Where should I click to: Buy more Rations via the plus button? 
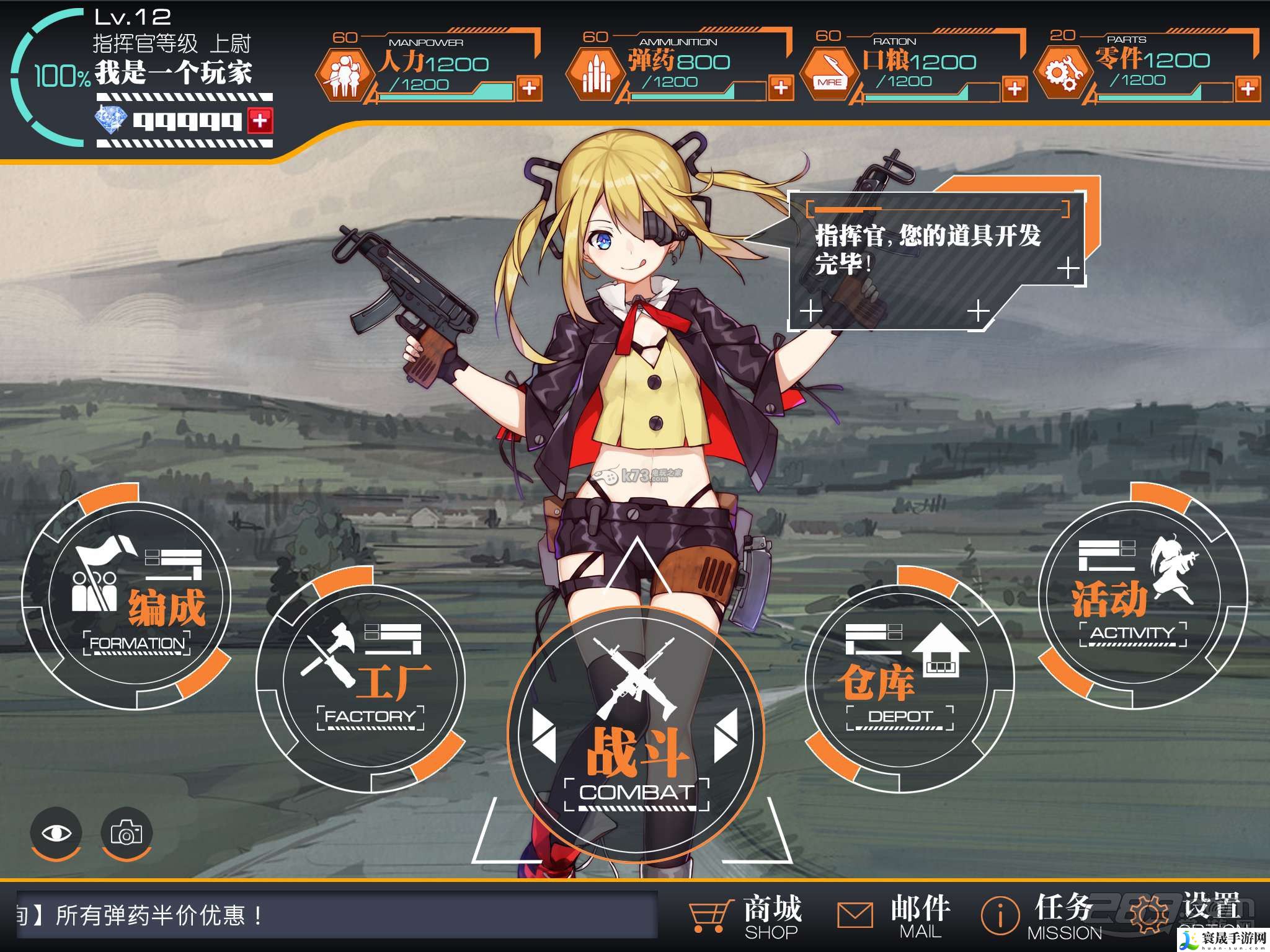coord(1015,89)
